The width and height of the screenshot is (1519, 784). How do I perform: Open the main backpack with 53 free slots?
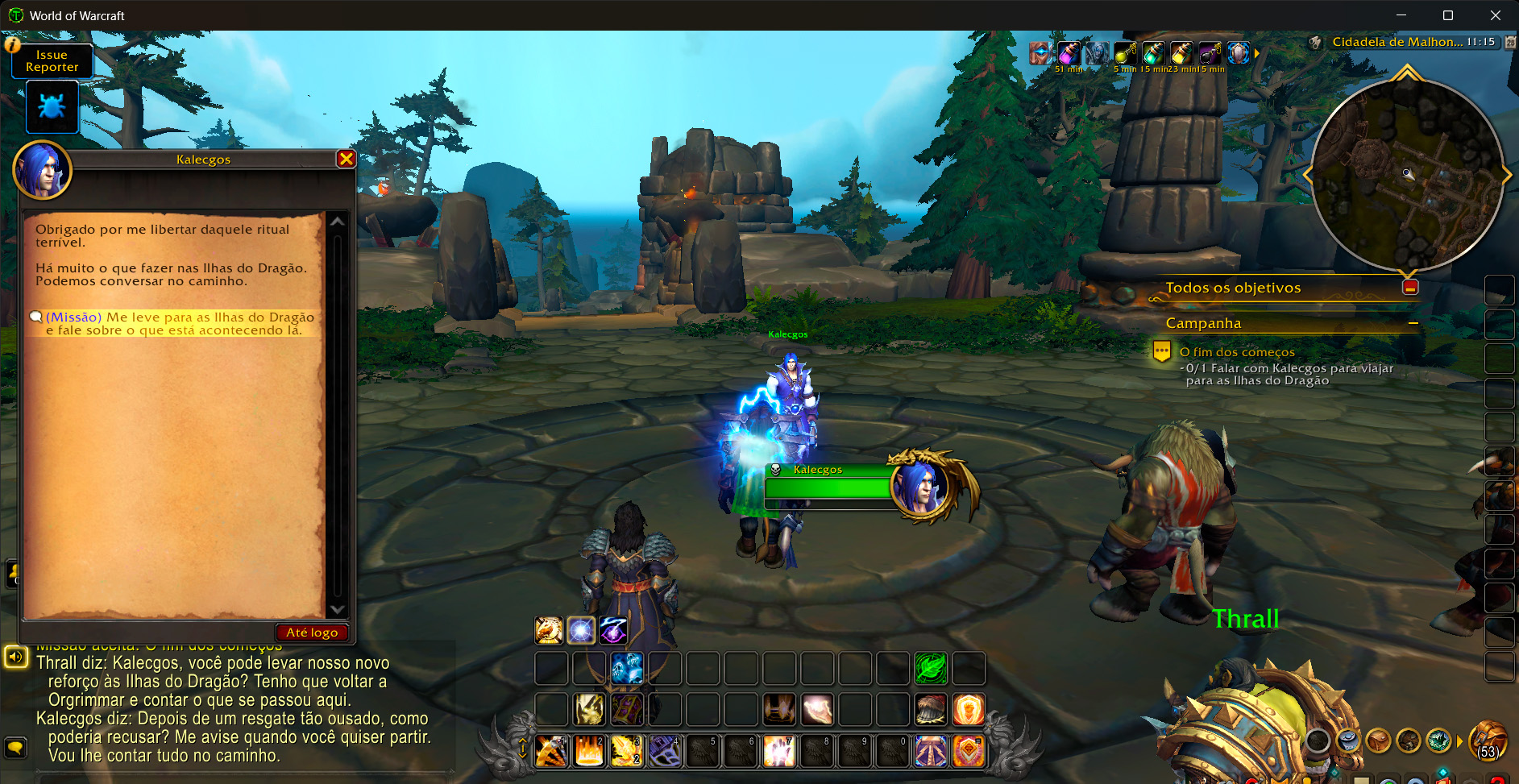click(1488, 740)
